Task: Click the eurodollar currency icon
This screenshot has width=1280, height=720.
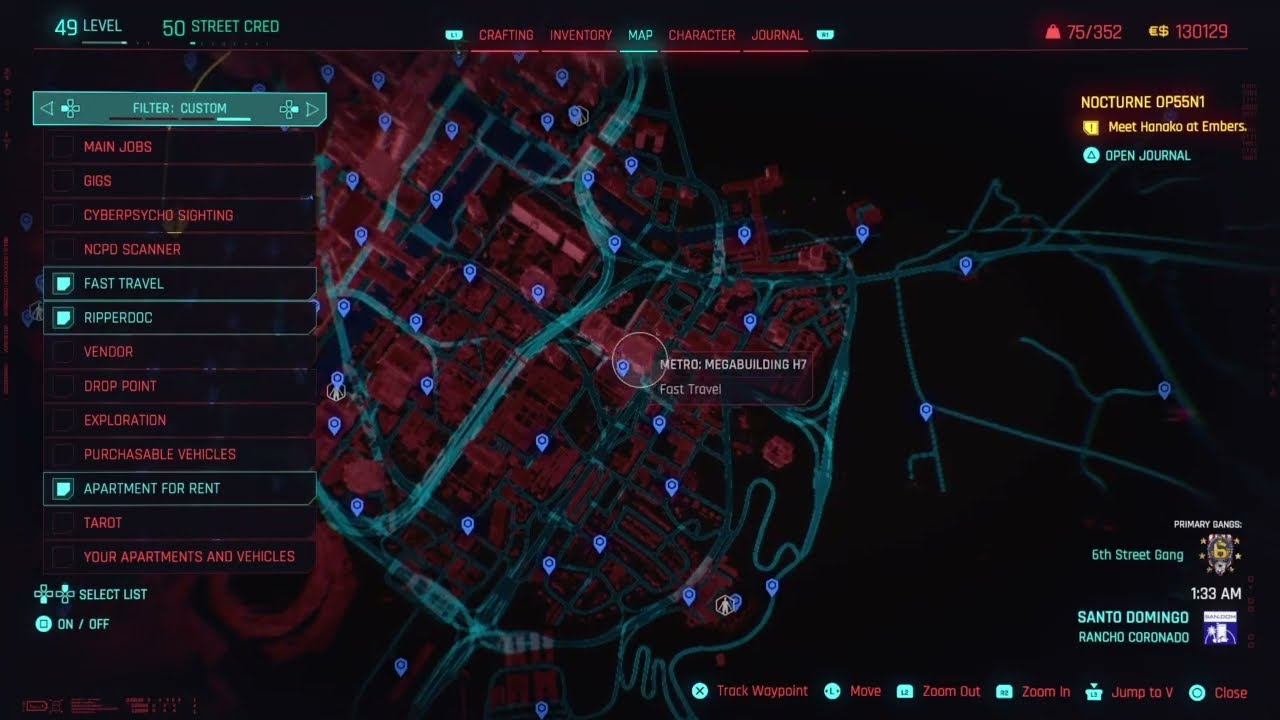Action: pos(1159,31)
